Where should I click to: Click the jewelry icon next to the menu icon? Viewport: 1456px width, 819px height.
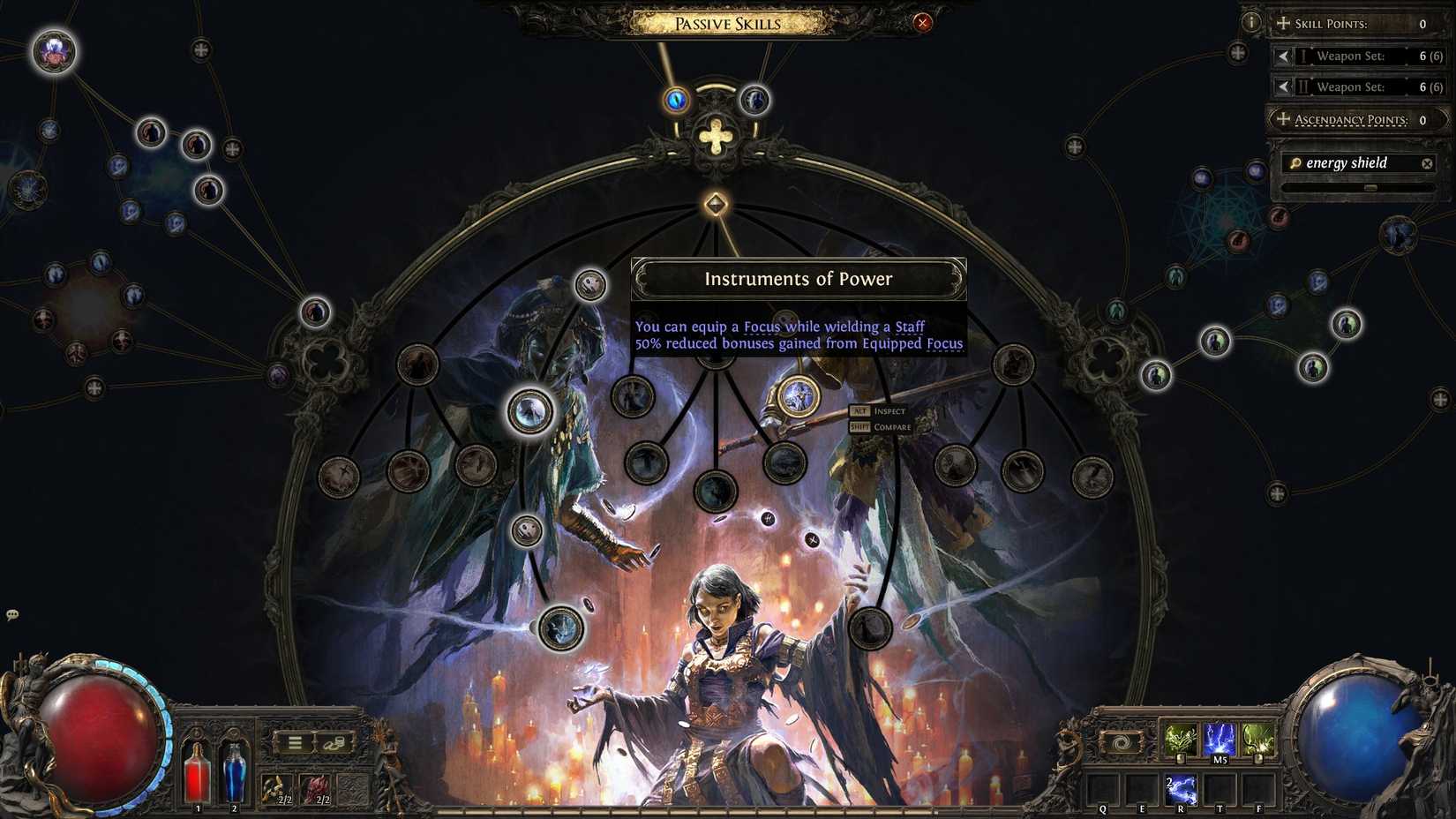click(x=335, y=743)
